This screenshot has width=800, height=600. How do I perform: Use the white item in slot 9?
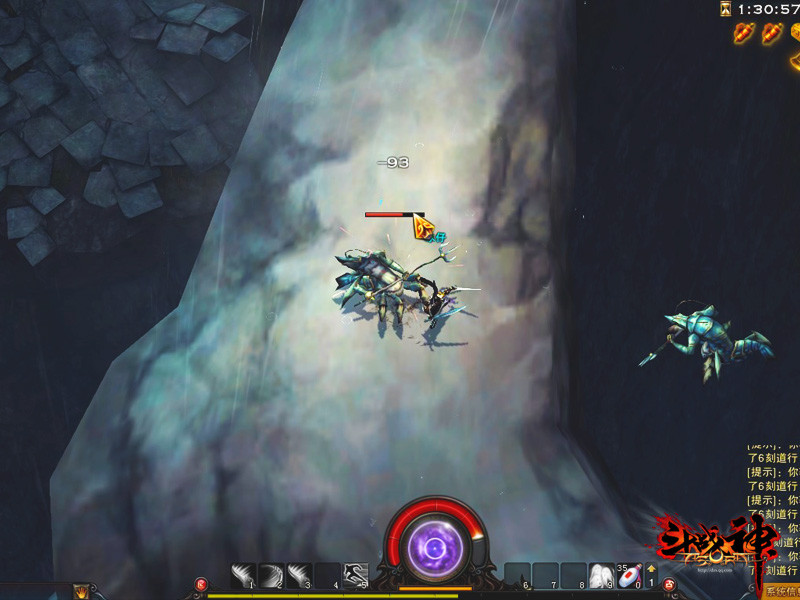[600, 576]
